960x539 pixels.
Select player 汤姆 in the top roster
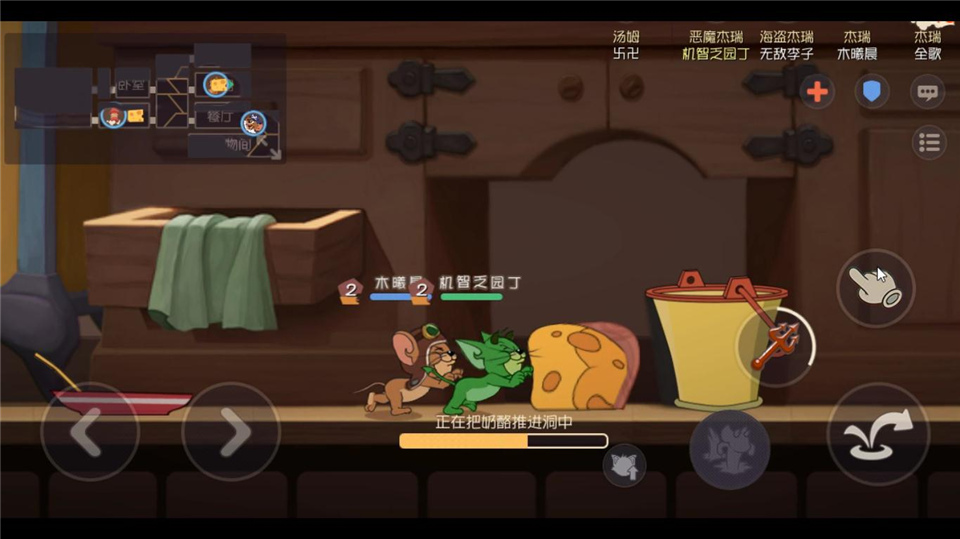coord(625,45)
